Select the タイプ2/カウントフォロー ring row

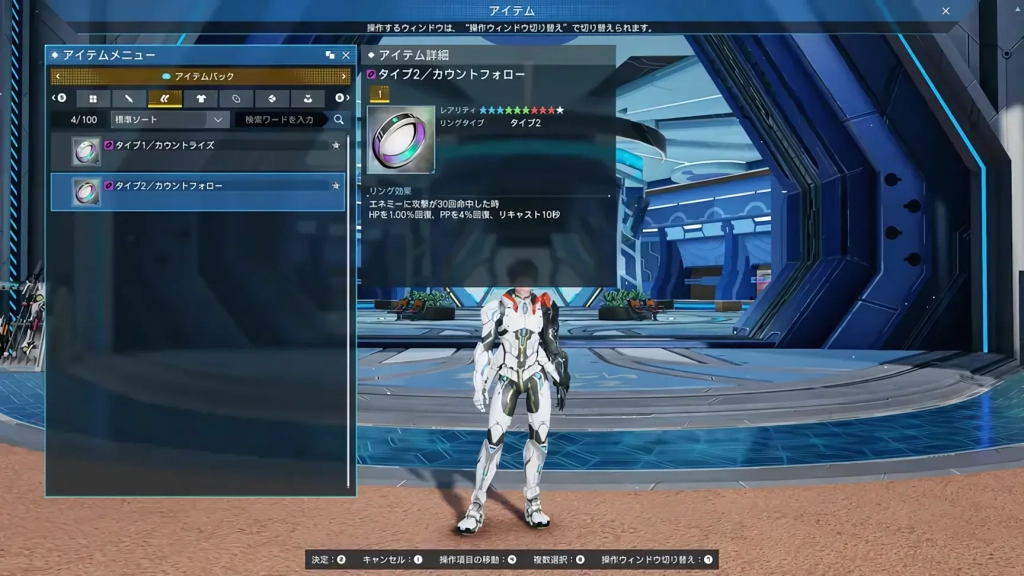click(200, 190)
